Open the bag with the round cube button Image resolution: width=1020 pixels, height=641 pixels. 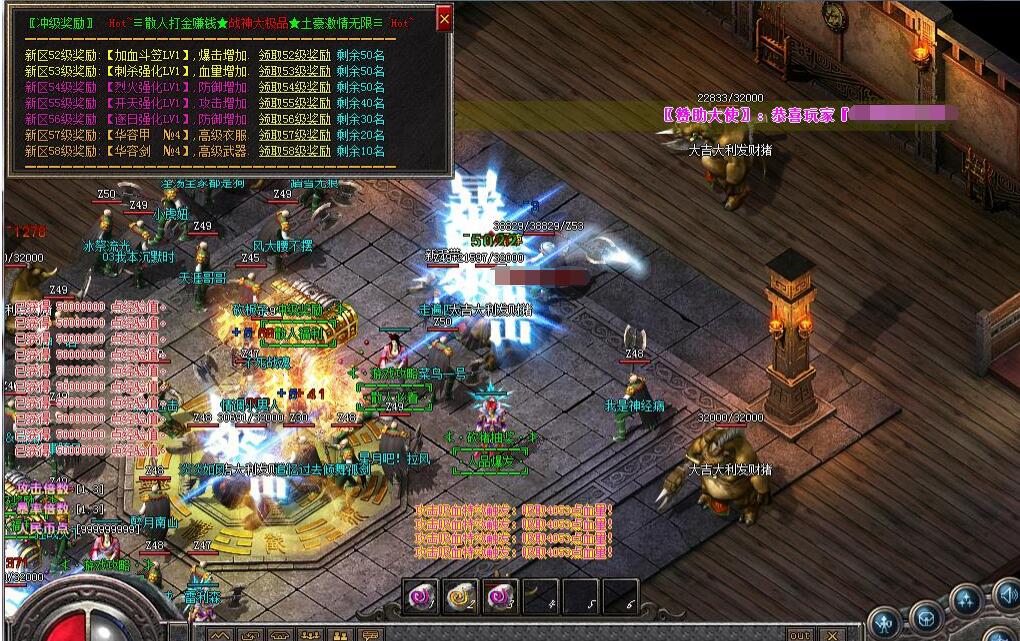click(x=926, y=618)
